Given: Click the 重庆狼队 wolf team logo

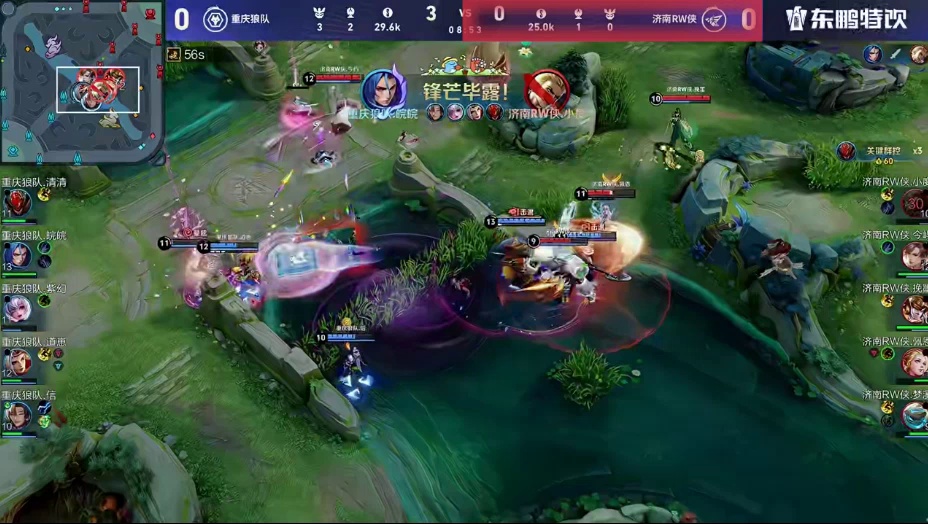Looking at the screenshot, I should coord(215,19).
